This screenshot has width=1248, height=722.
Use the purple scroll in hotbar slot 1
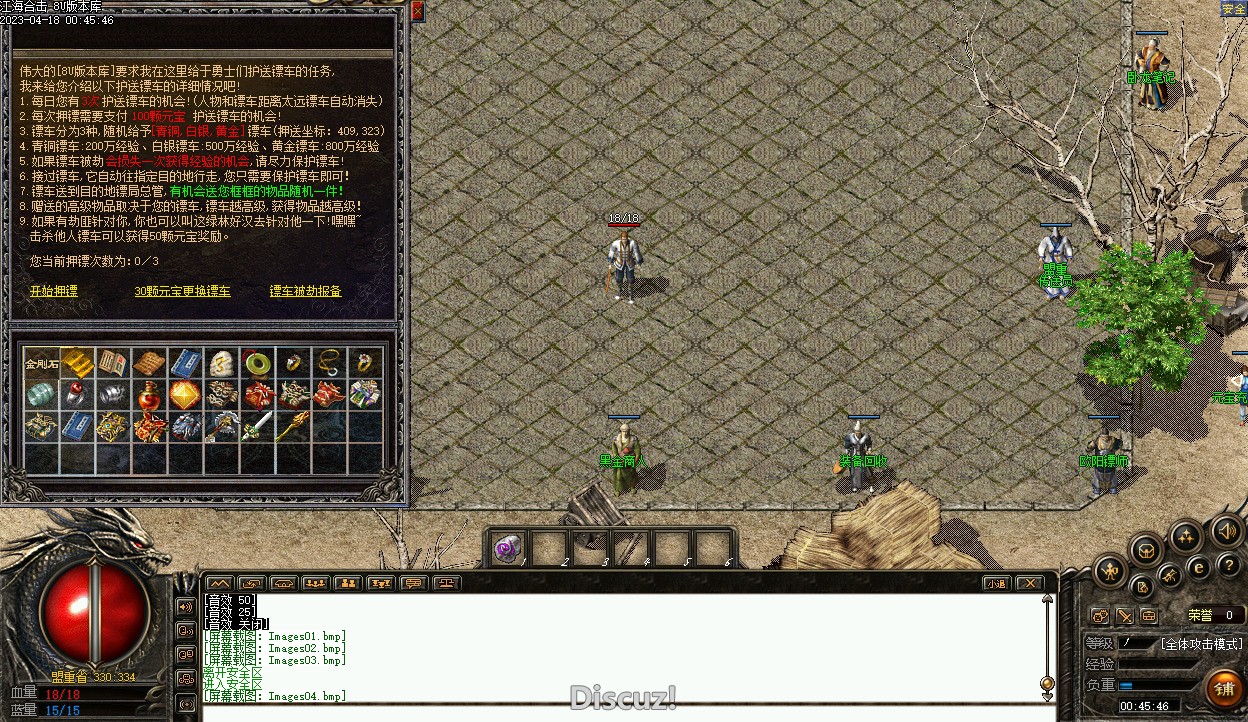click(508, 549)
